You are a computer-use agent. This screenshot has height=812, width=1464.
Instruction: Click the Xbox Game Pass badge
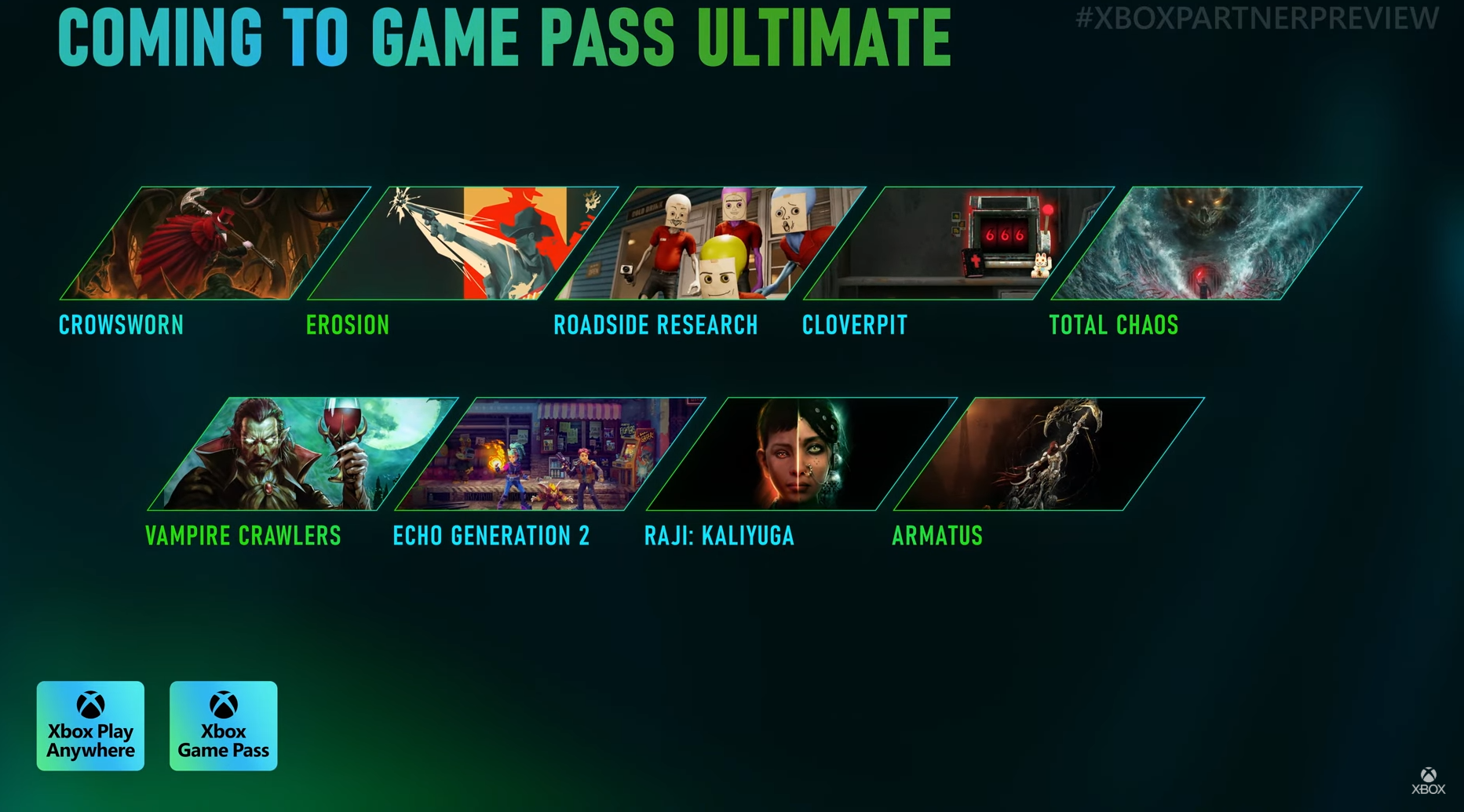click(224, 726)
